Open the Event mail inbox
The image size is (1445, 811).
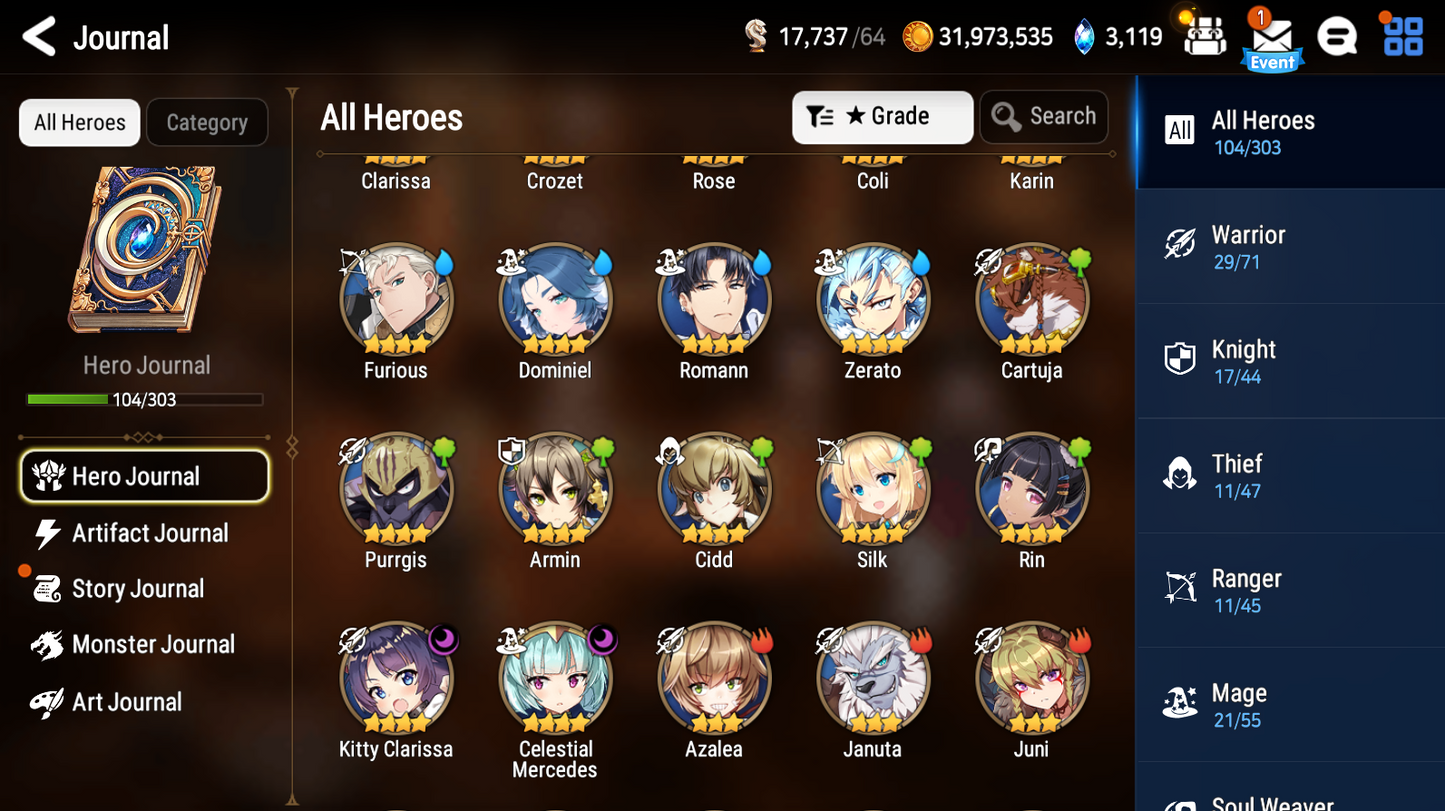coord(1271,38)
